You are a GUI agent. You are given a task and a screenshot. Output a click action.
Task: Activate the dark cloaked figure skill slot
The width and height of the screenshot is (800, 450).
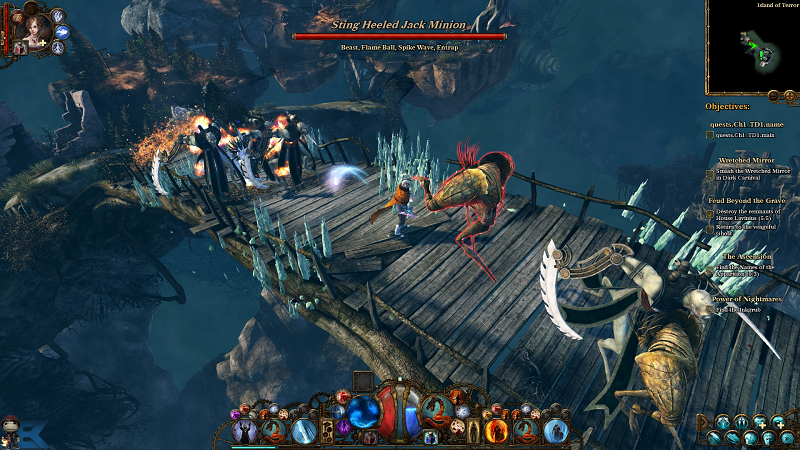pos(244,432)
